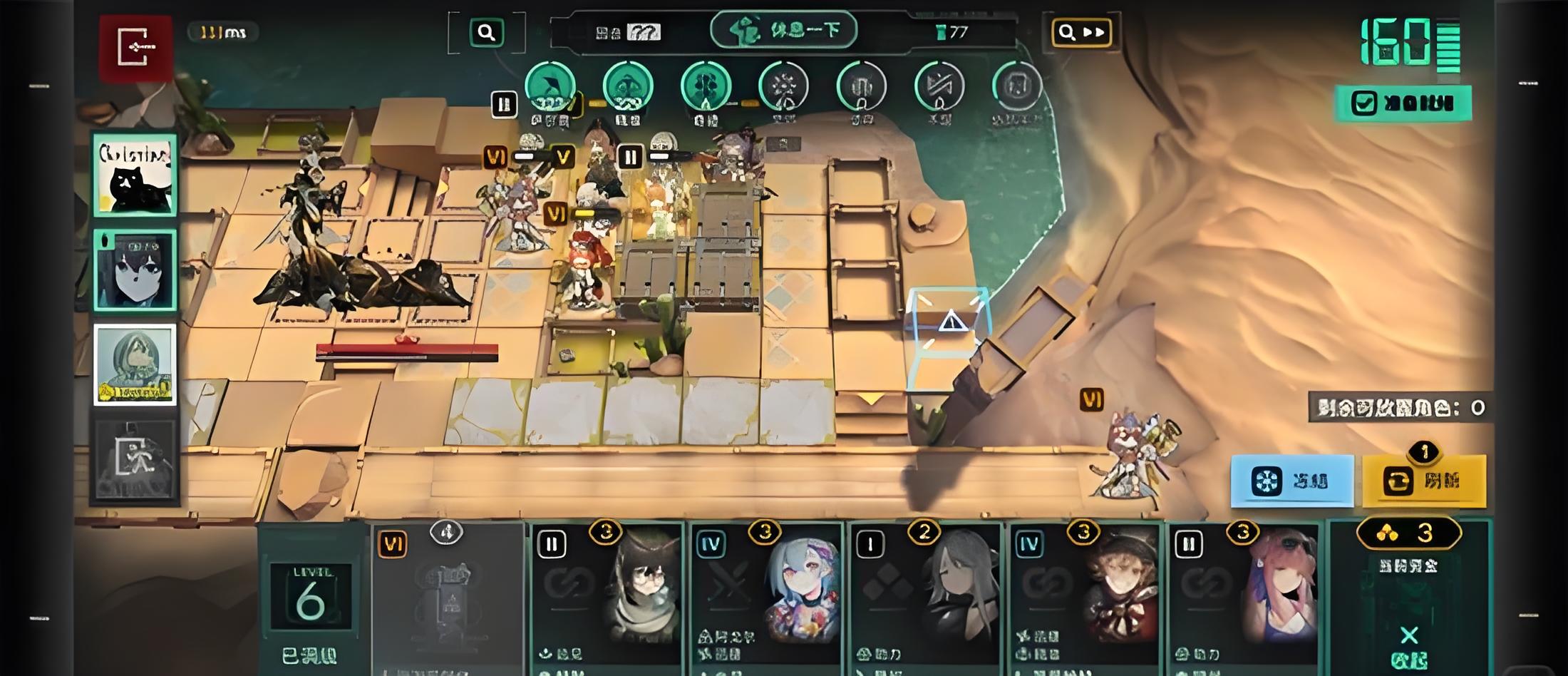This screenshot has width=1568, height=676.
Task: Activate the magnifier fast-forward button
Action: [1080, 32]
